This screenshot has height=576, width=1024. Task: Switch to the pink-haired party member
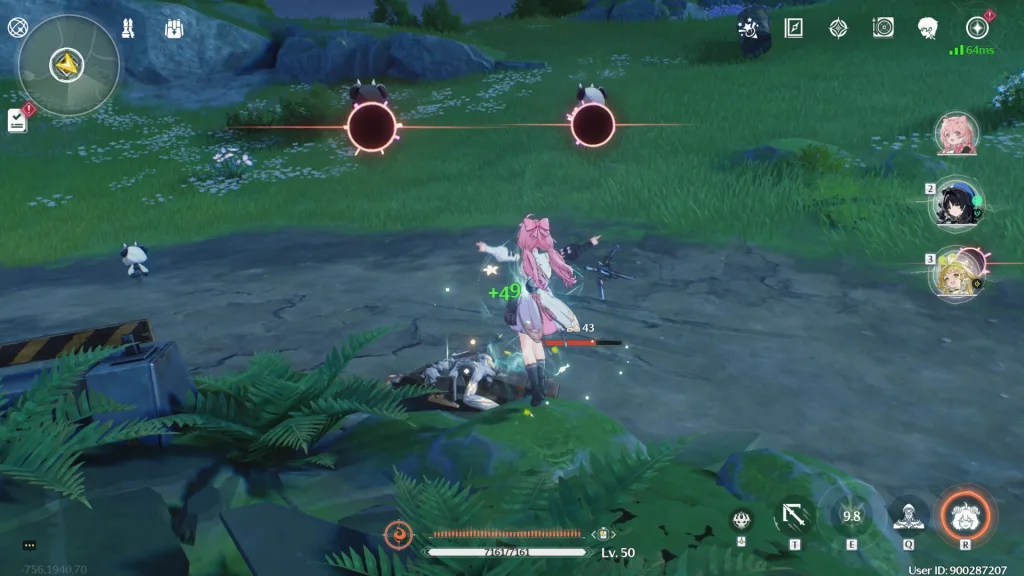point(957,134)
